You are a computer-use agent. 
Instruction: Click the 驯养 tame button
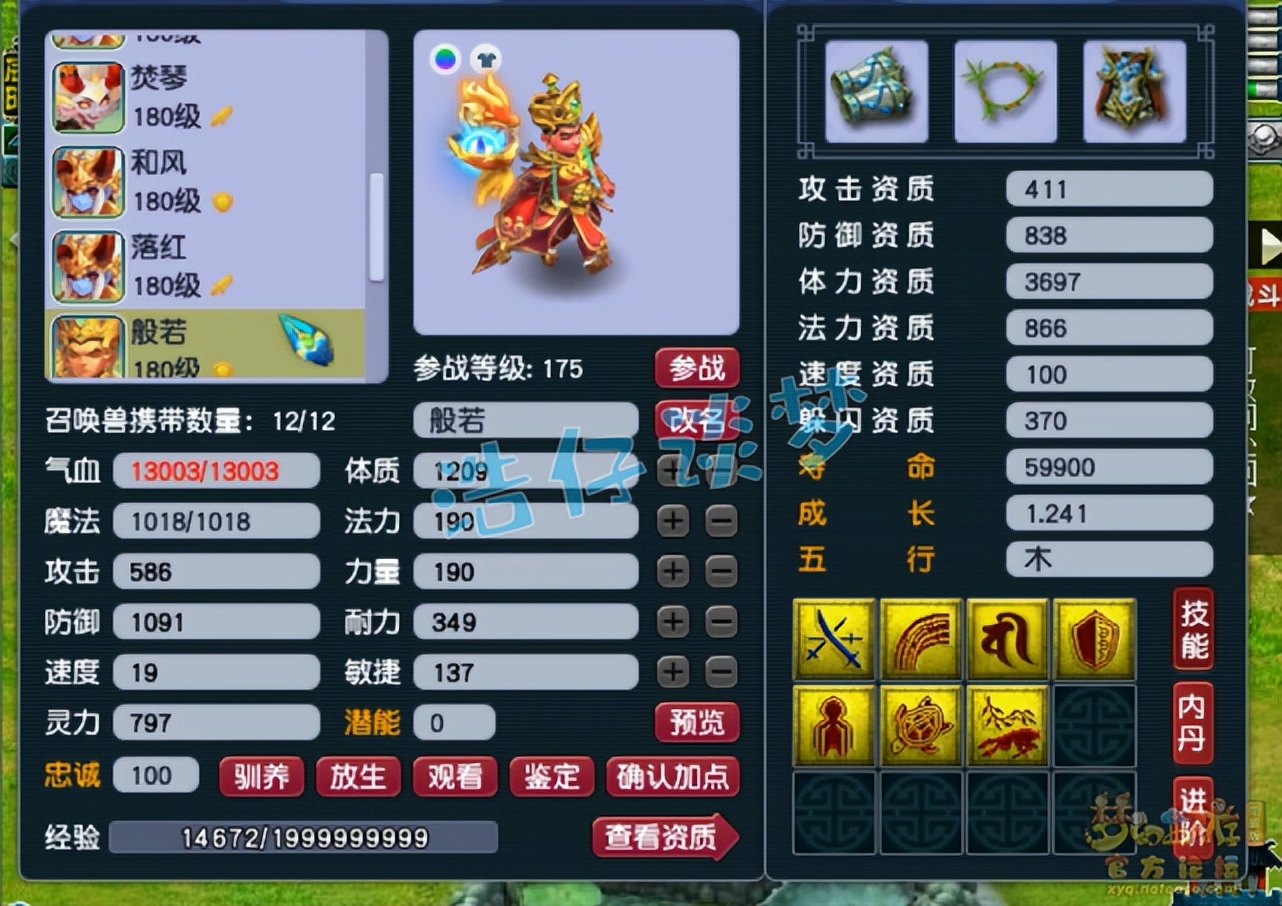pyautogui.click(x=260, y=775)
